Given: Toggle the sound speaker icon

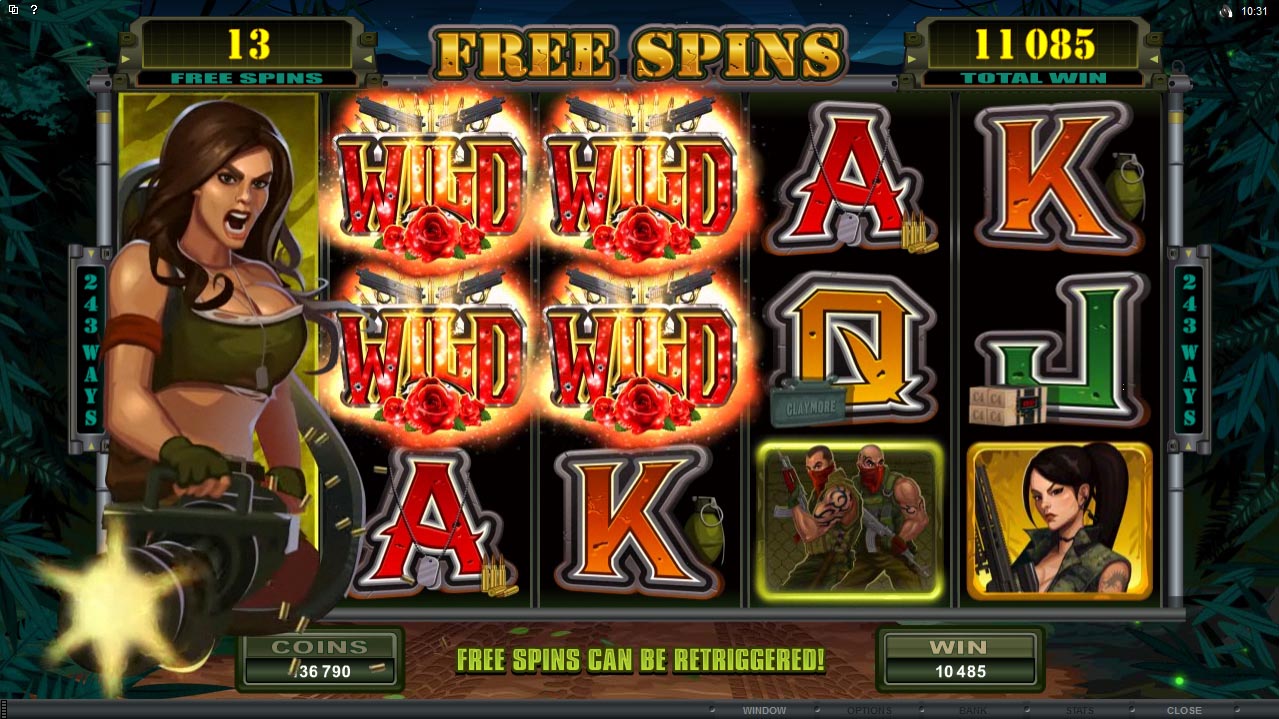Looking at the screenshot, I should [1227, 11].
